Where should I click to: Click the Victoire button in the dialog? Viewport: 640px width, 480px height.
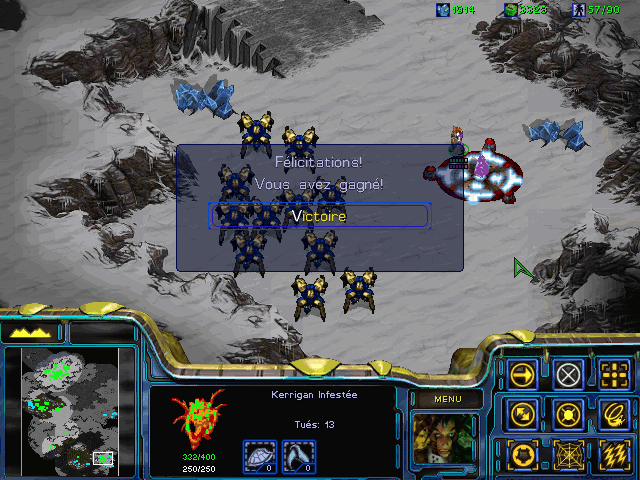(x=318, y=216)
